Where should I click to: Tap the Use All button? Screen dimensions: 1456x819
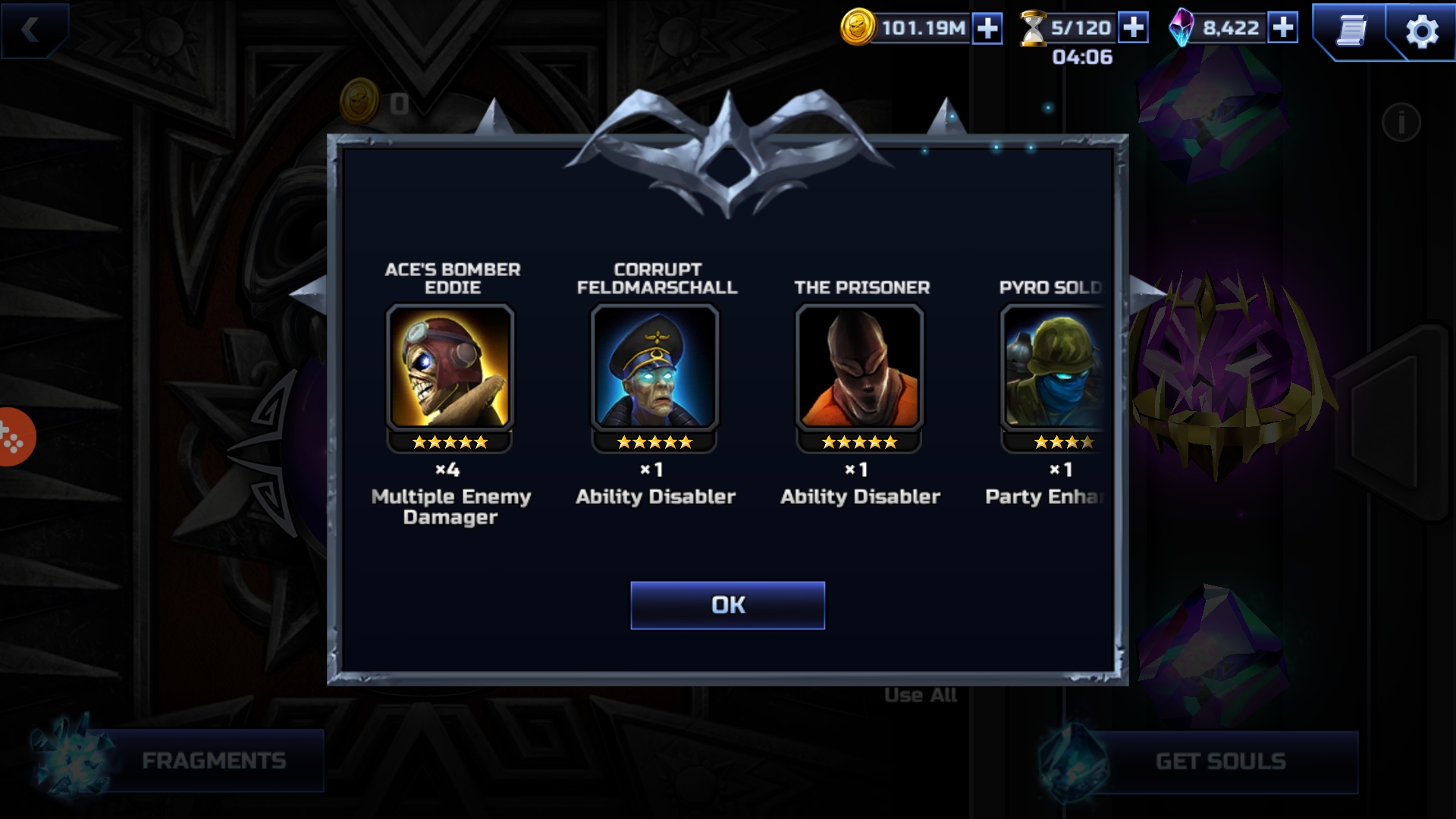click(x=921, y=695)
